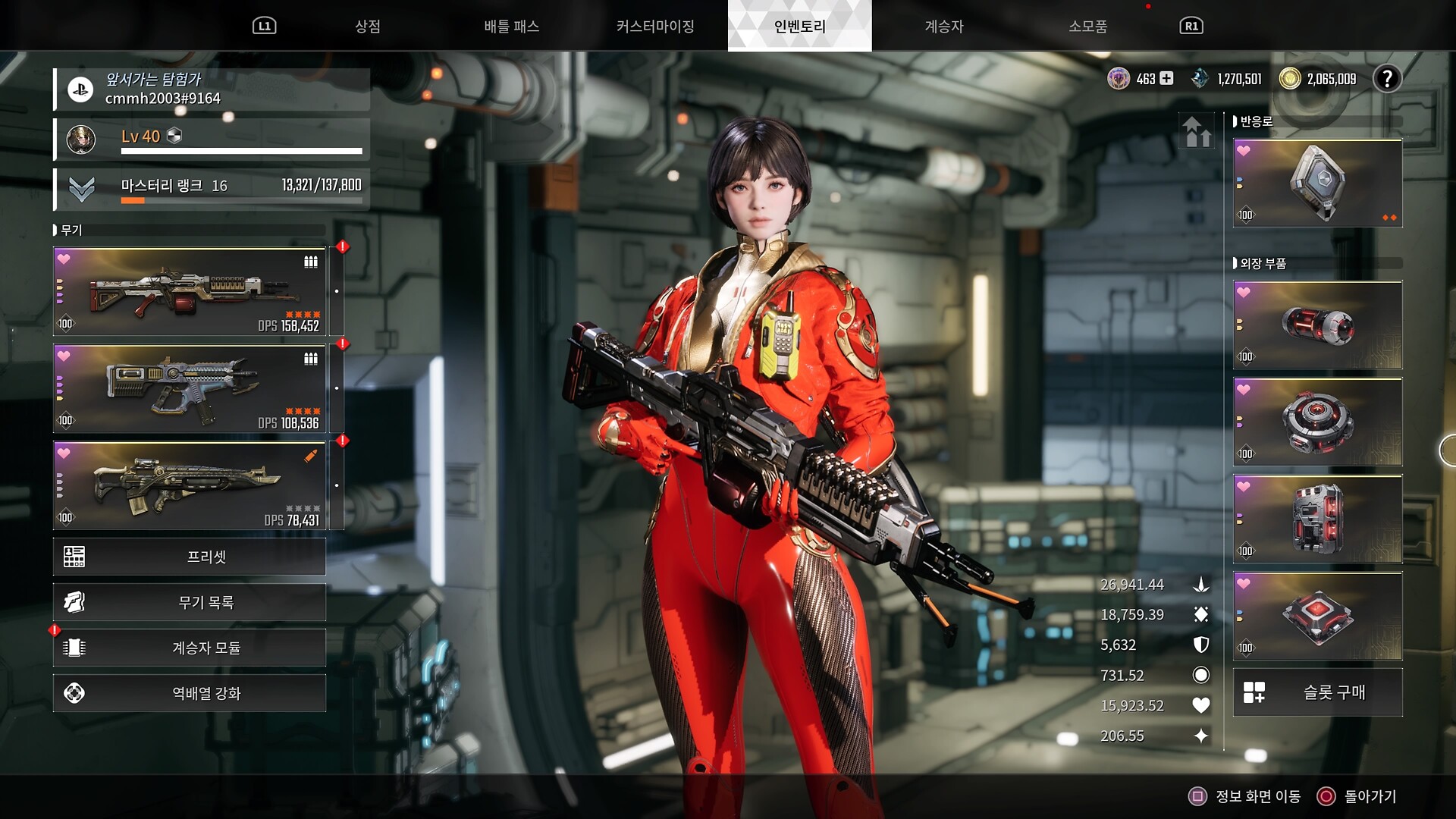Screen dimensions: 1456x819
Task: Open the 소모품 tab
Action: (1087, 27)
